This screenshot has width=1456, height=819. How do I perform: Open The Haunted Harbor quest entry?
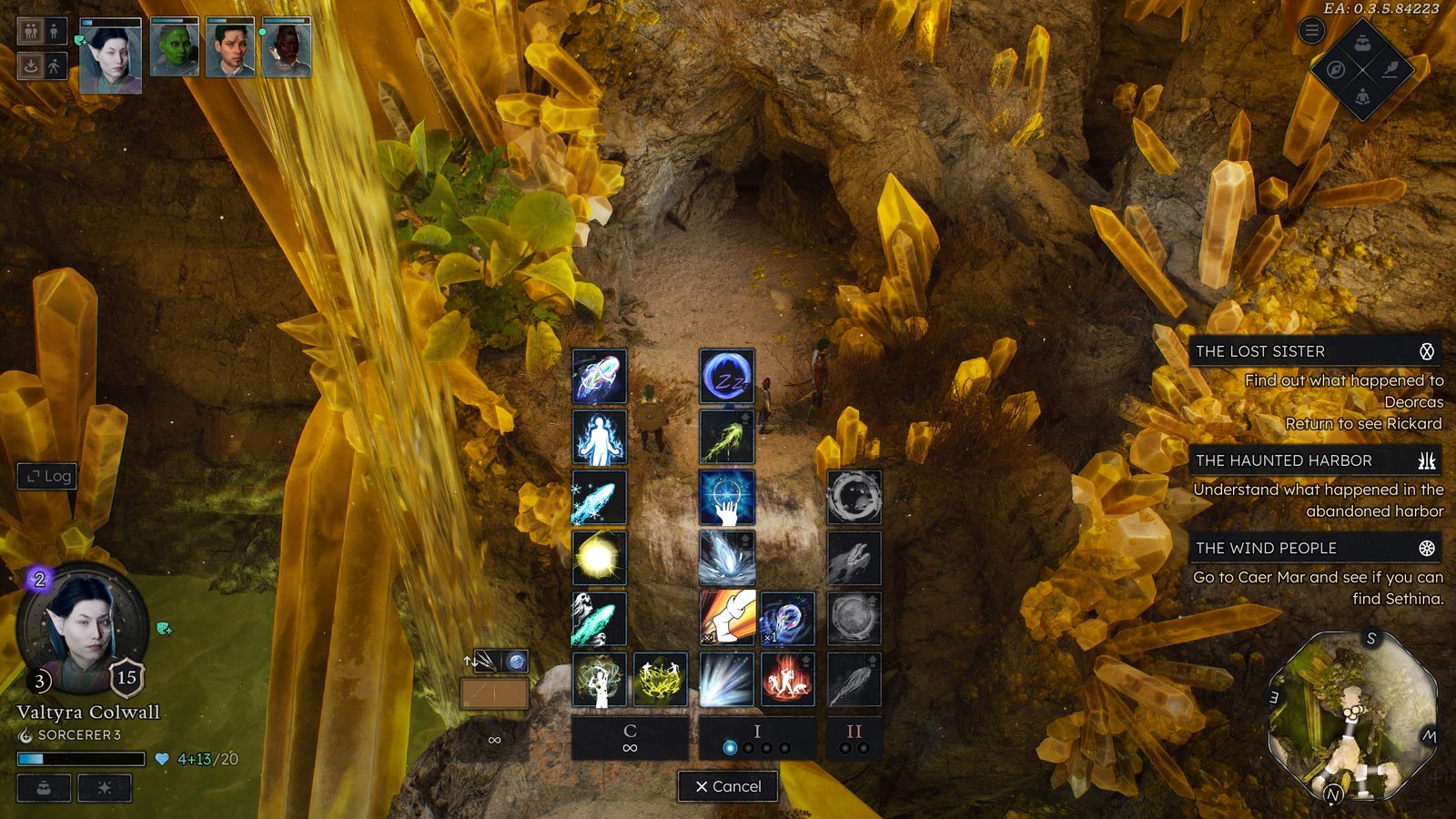point(1314,460)
